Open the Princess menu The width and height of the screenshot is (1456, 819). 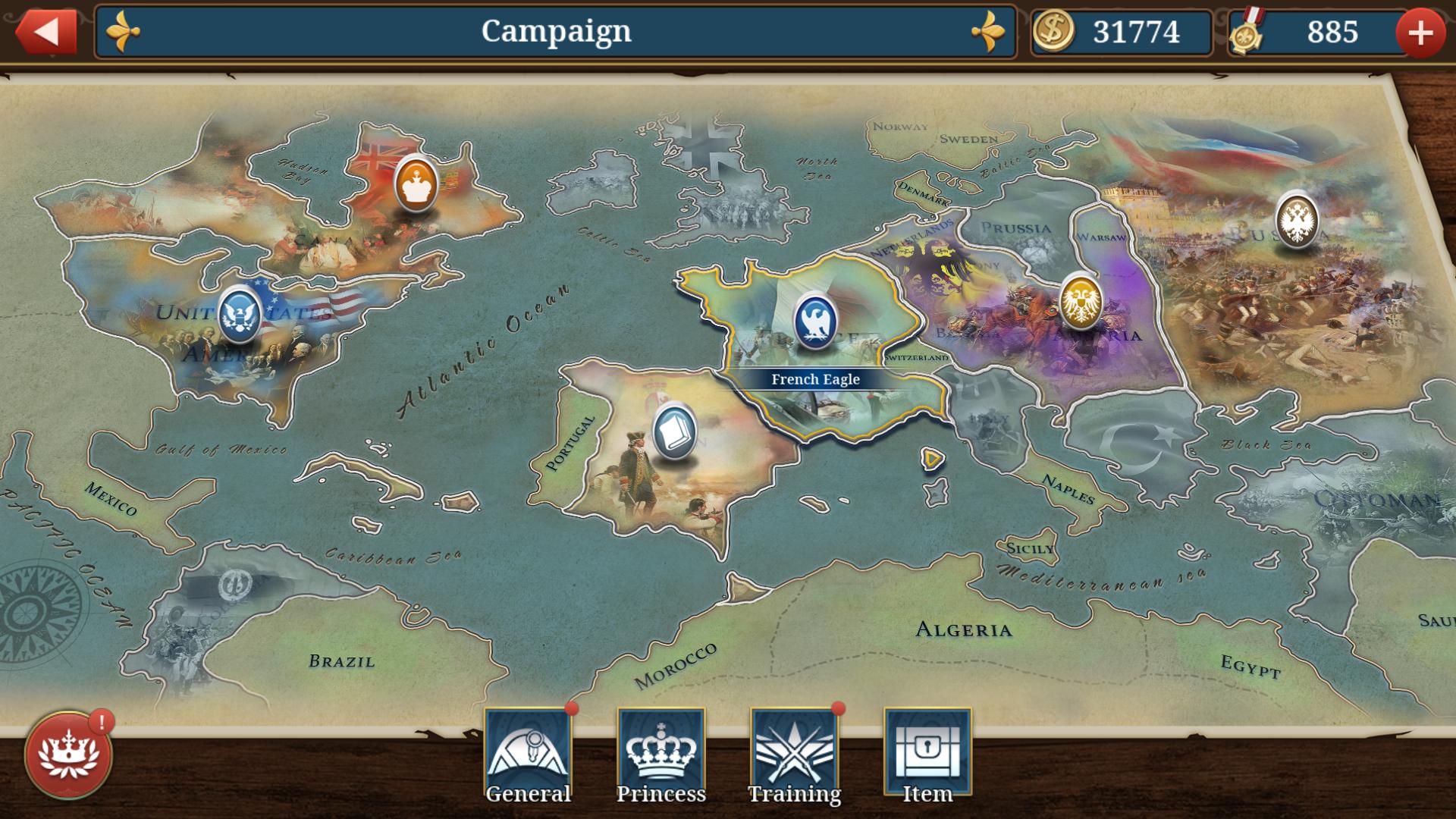pyautogui.click(x=661, y=756)
